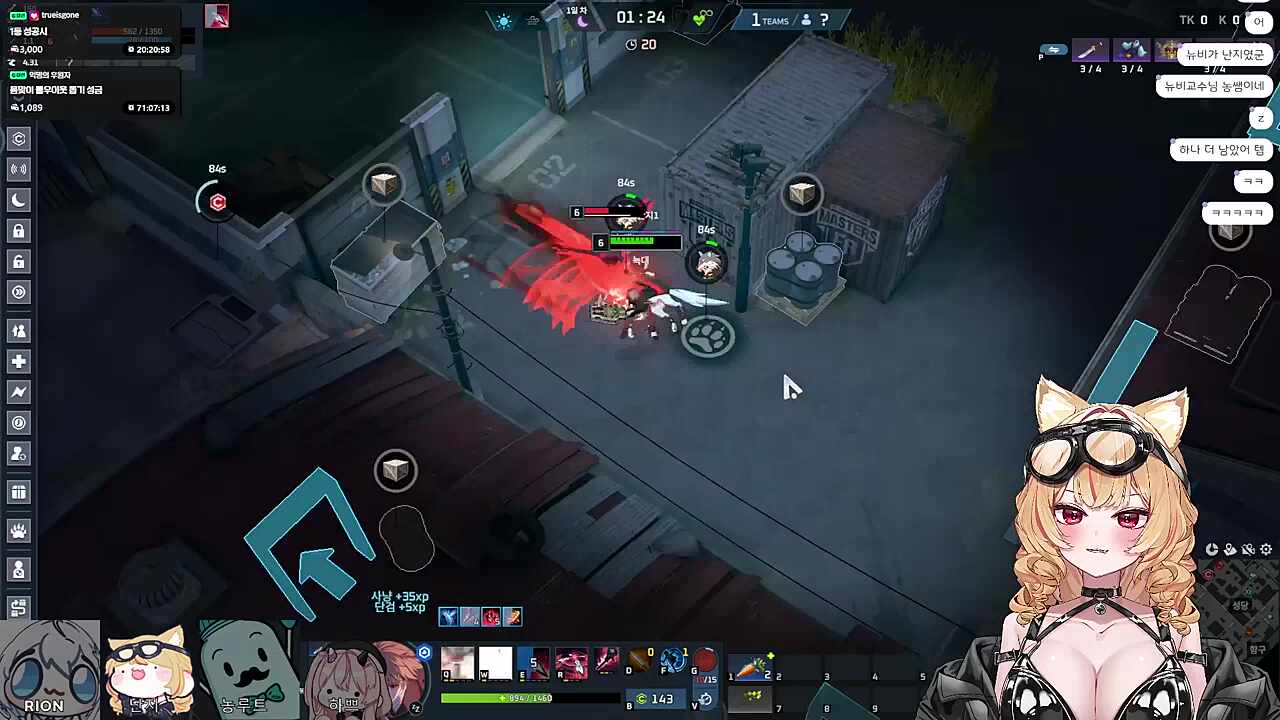
Task: Click the teams count indicator at top
Action: click(771, 20)
